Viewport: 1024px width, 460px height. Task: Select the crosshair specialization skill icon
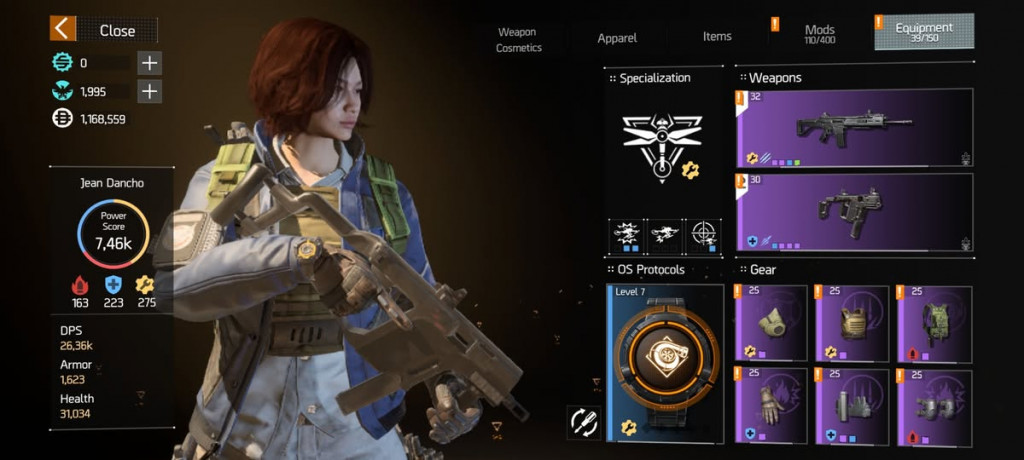tap(702, 236)
